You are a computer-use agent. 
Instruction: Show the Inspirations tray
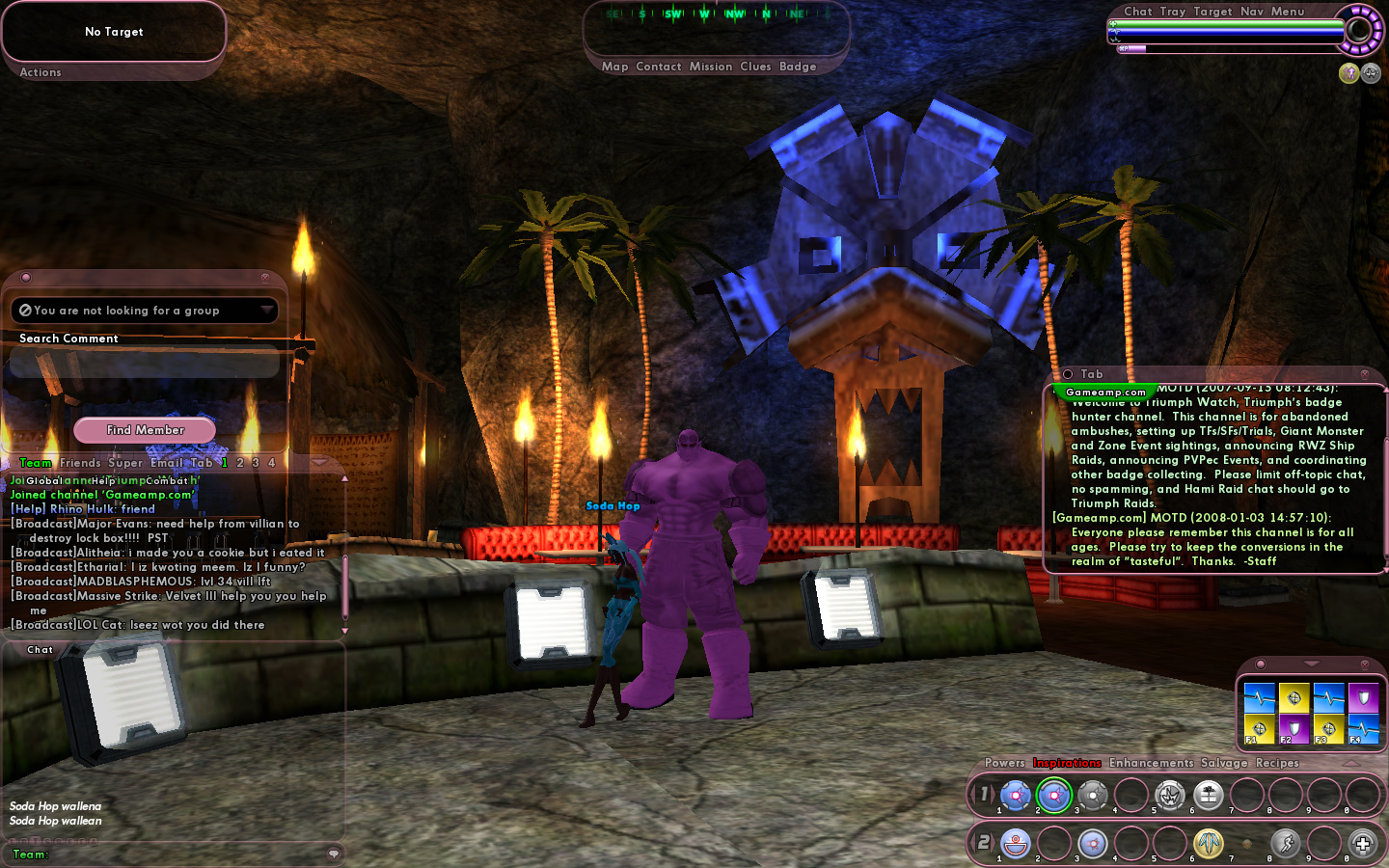1067,763
